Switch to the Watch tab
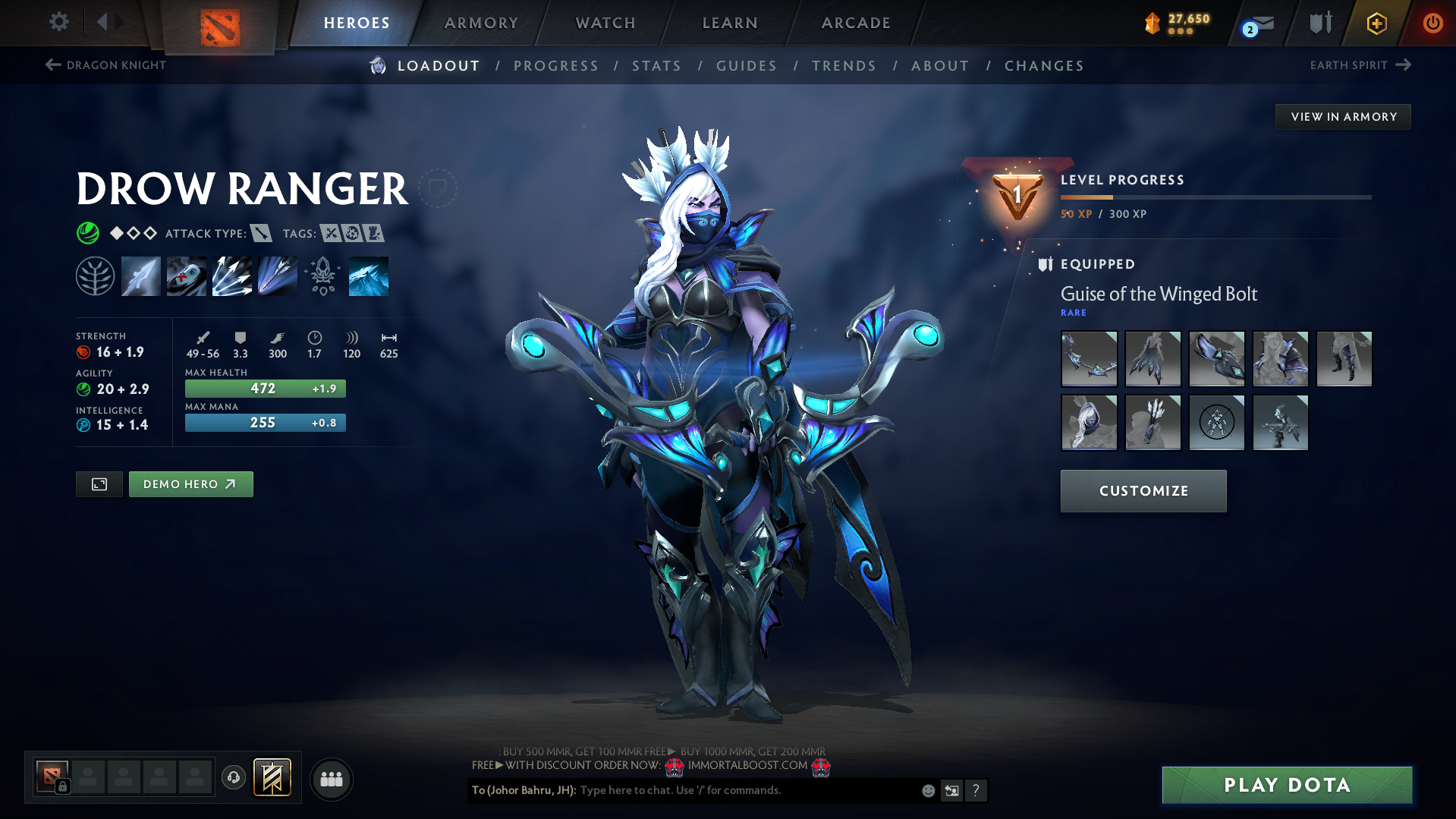 pos(605,23)
